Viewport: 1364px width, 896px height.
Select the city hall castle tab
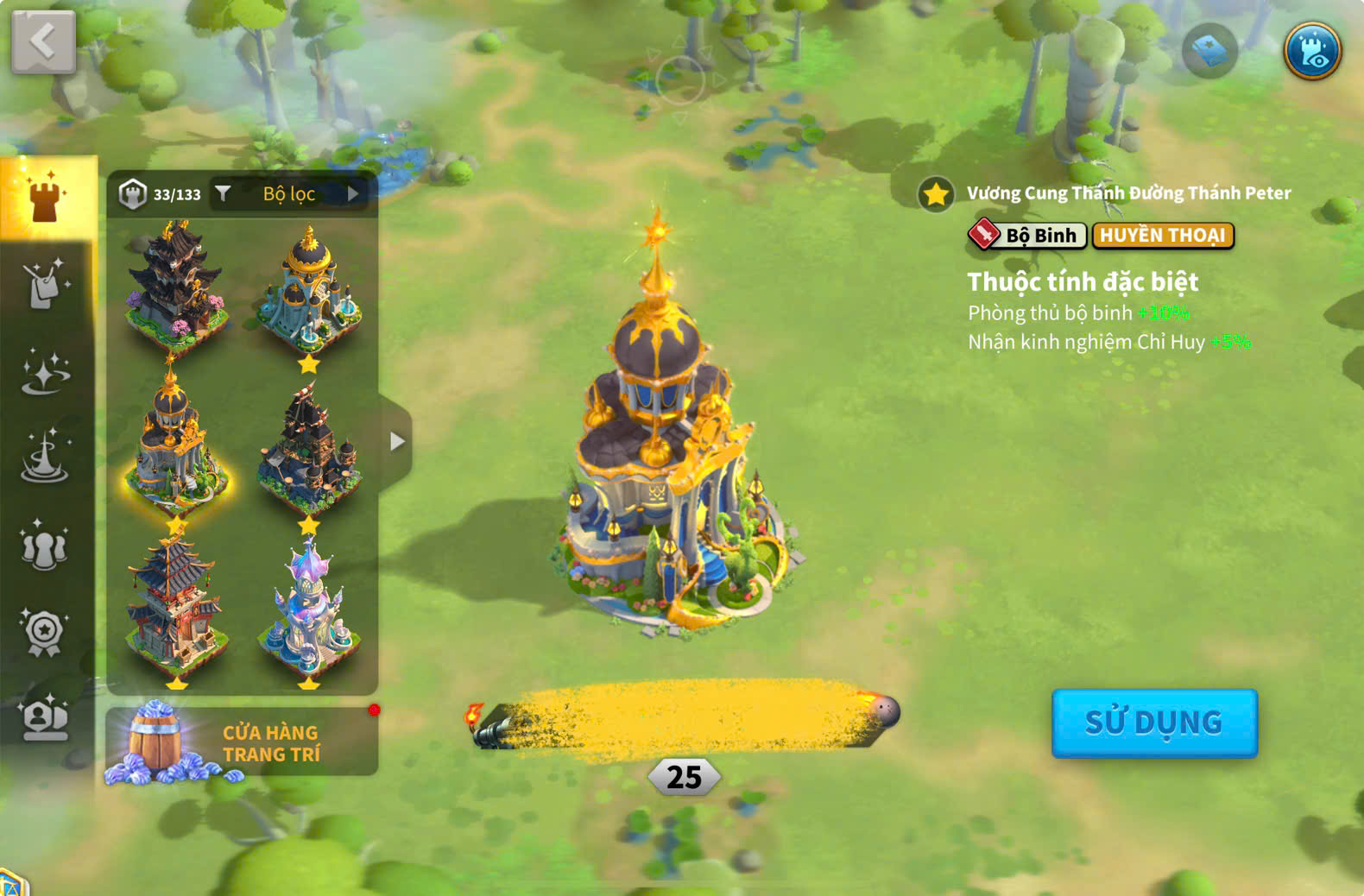[x=47, y=198]
